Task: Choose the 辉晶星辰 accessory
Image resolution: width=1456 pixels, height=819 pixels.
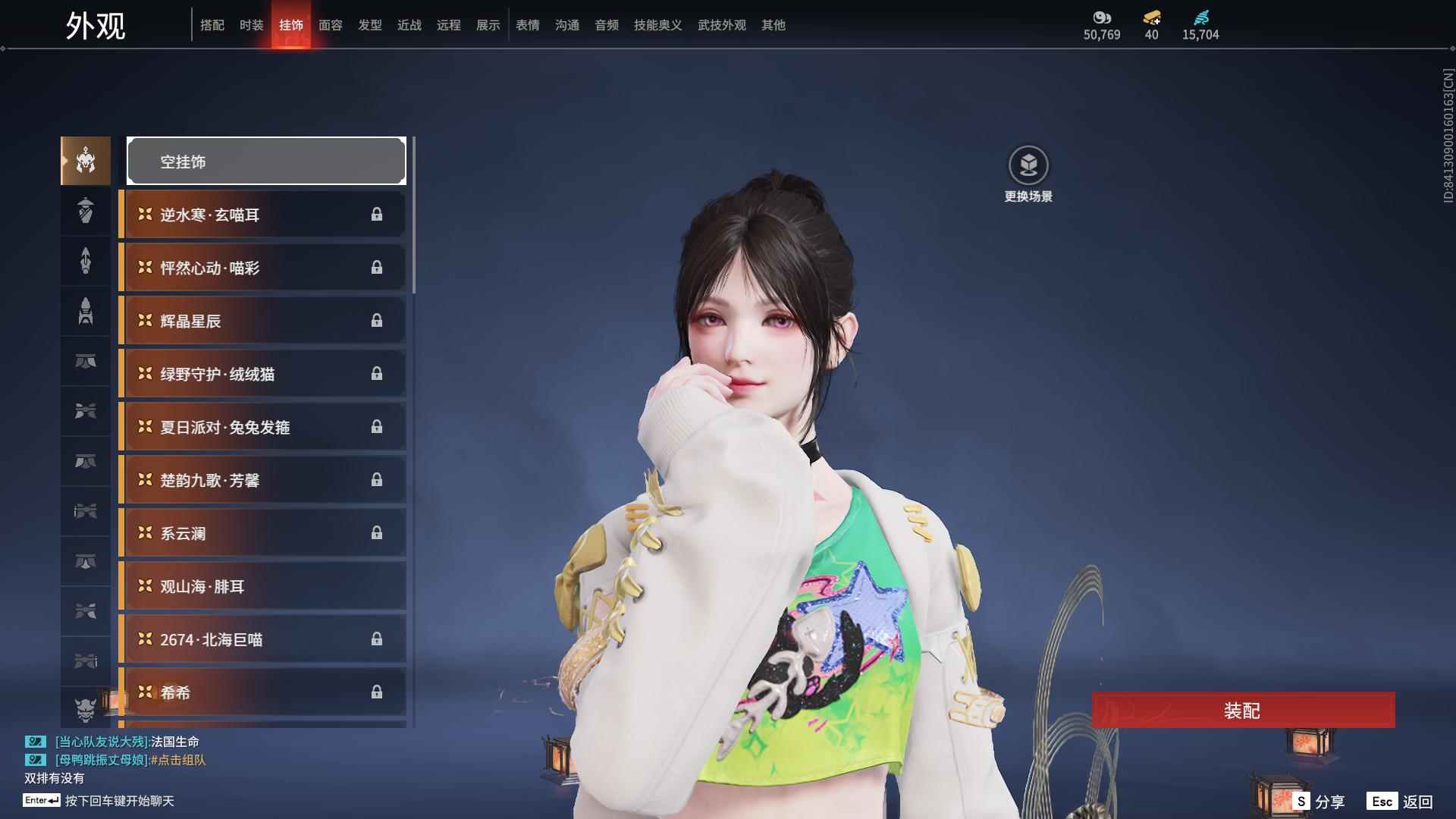Action: (262, 321)
